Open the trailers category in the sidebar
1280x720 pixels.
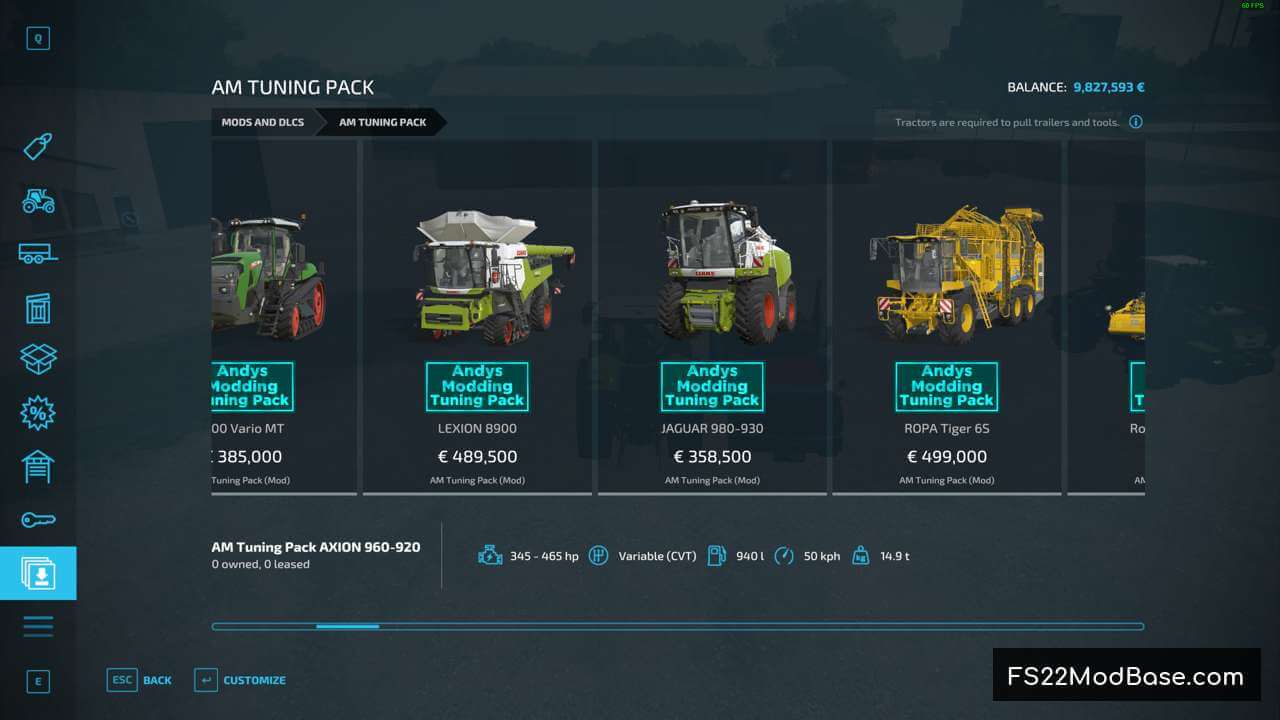(38, 254)
